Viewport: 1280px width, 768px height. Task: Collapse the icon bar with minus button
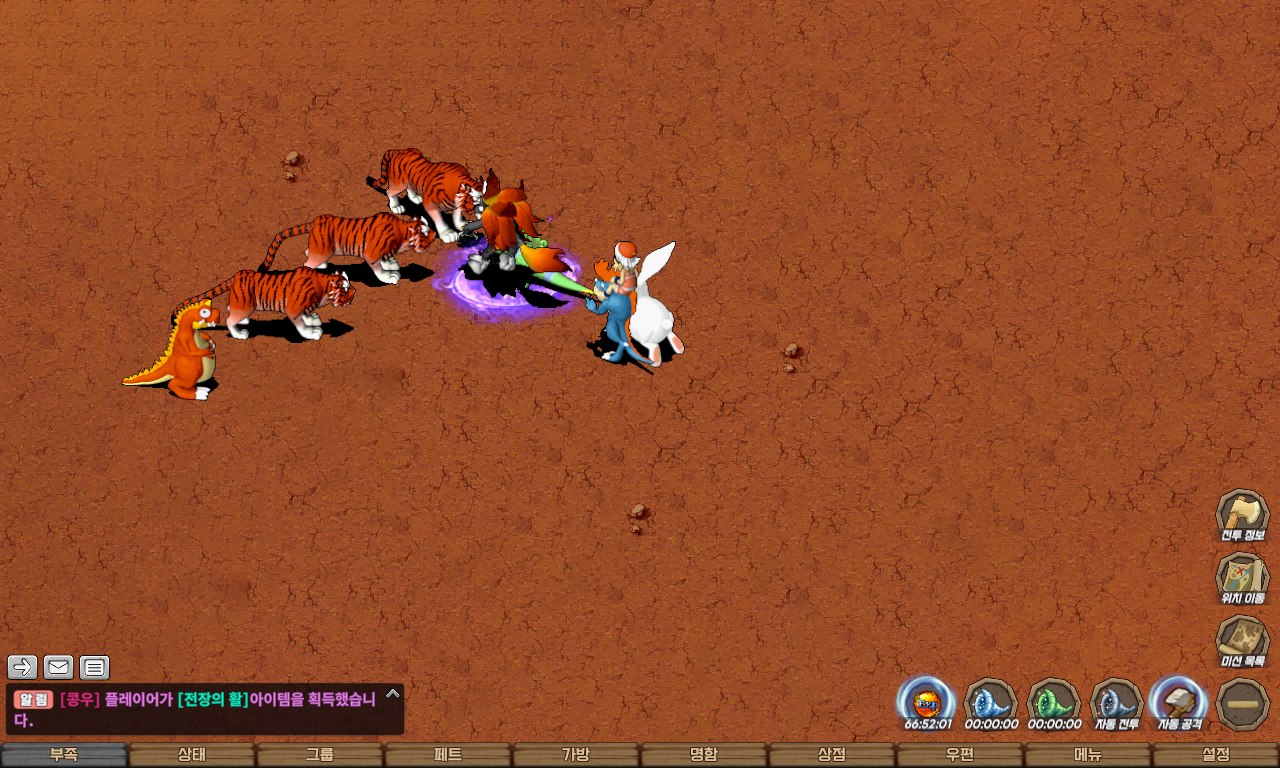pos(1243,704)
